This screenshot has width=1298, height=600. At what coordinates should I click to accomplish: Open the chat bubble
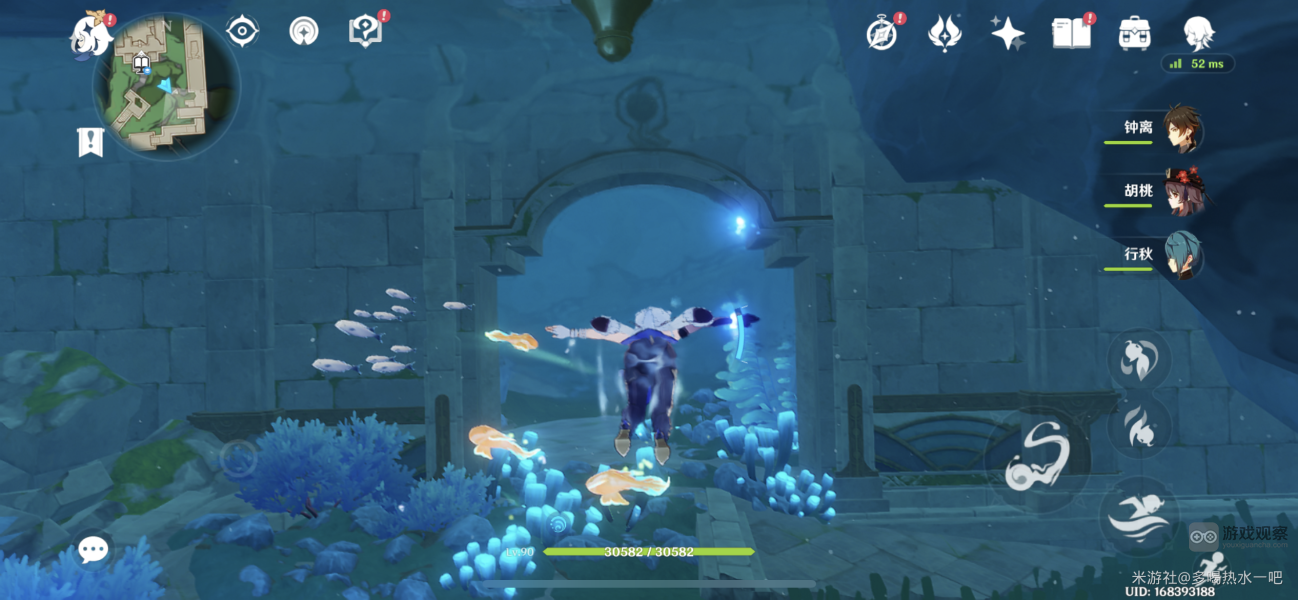click(94, 548)
